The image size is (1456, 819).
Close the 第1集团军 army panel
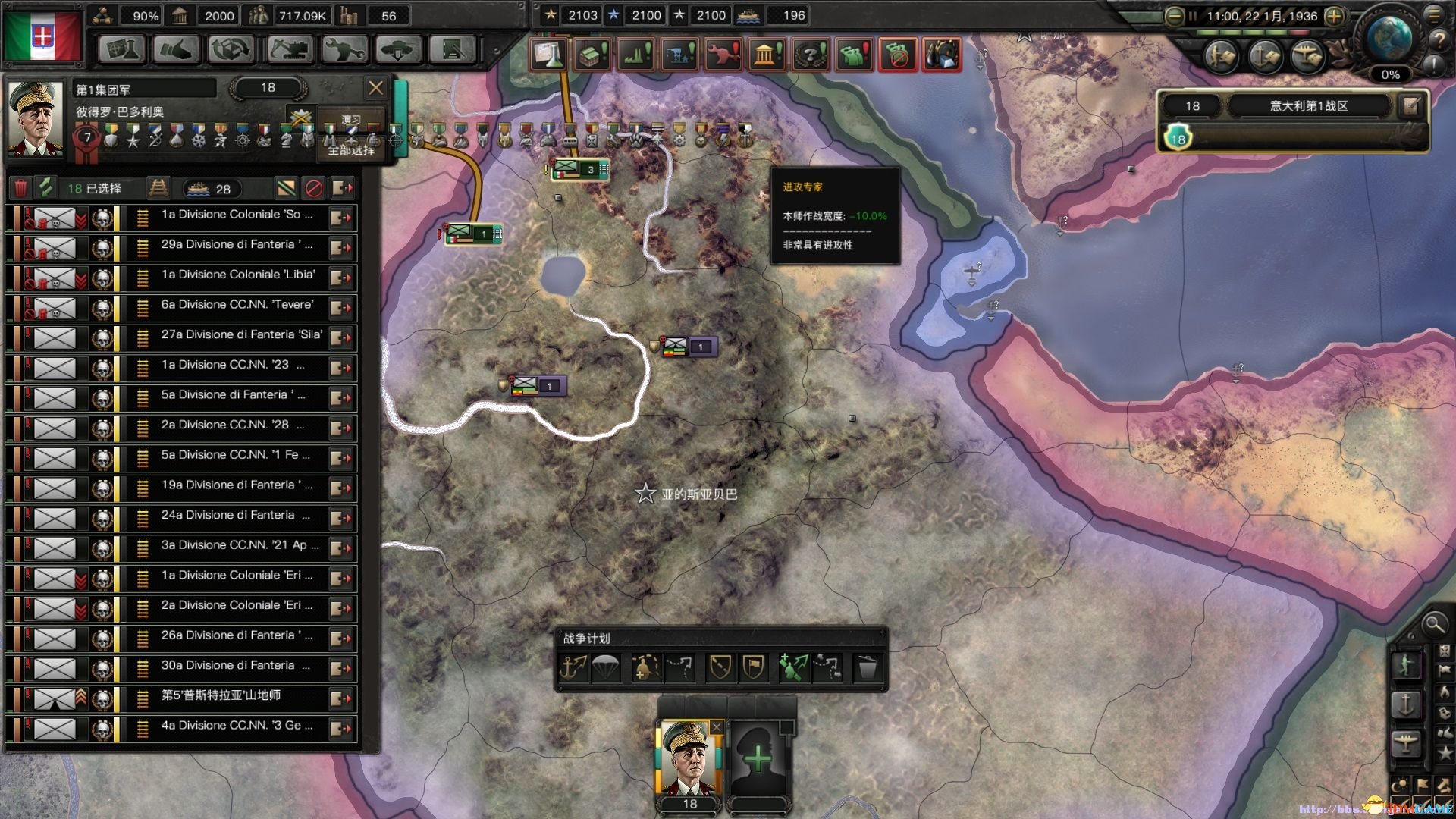tap(375, 88)
